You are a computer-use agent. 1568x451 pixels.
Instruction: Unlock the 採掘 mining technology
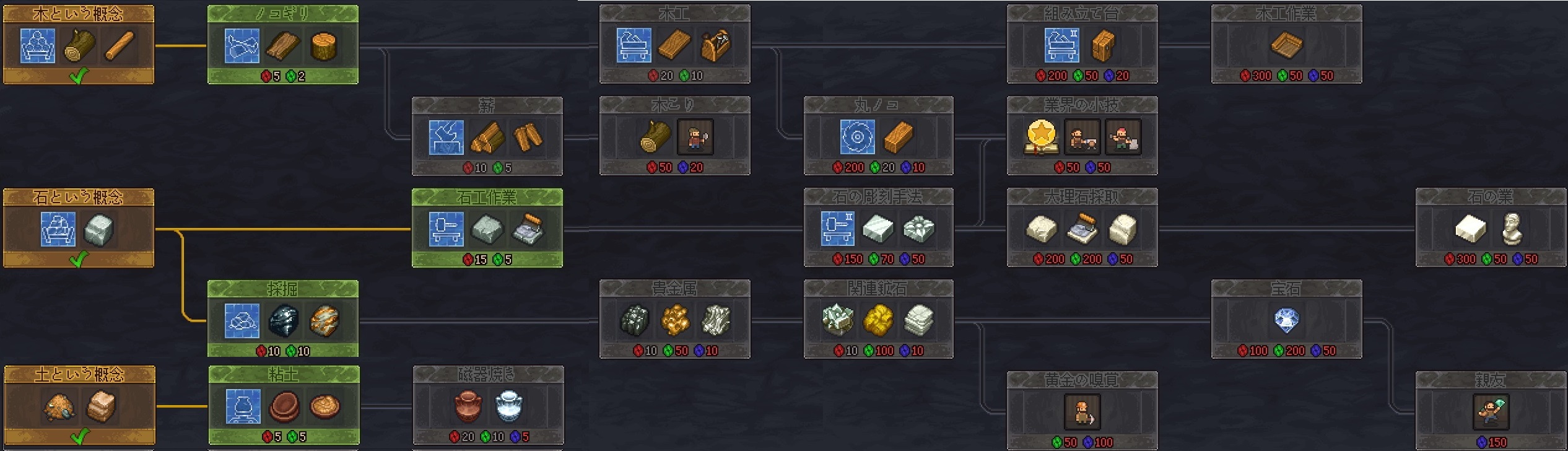[282, 320]
